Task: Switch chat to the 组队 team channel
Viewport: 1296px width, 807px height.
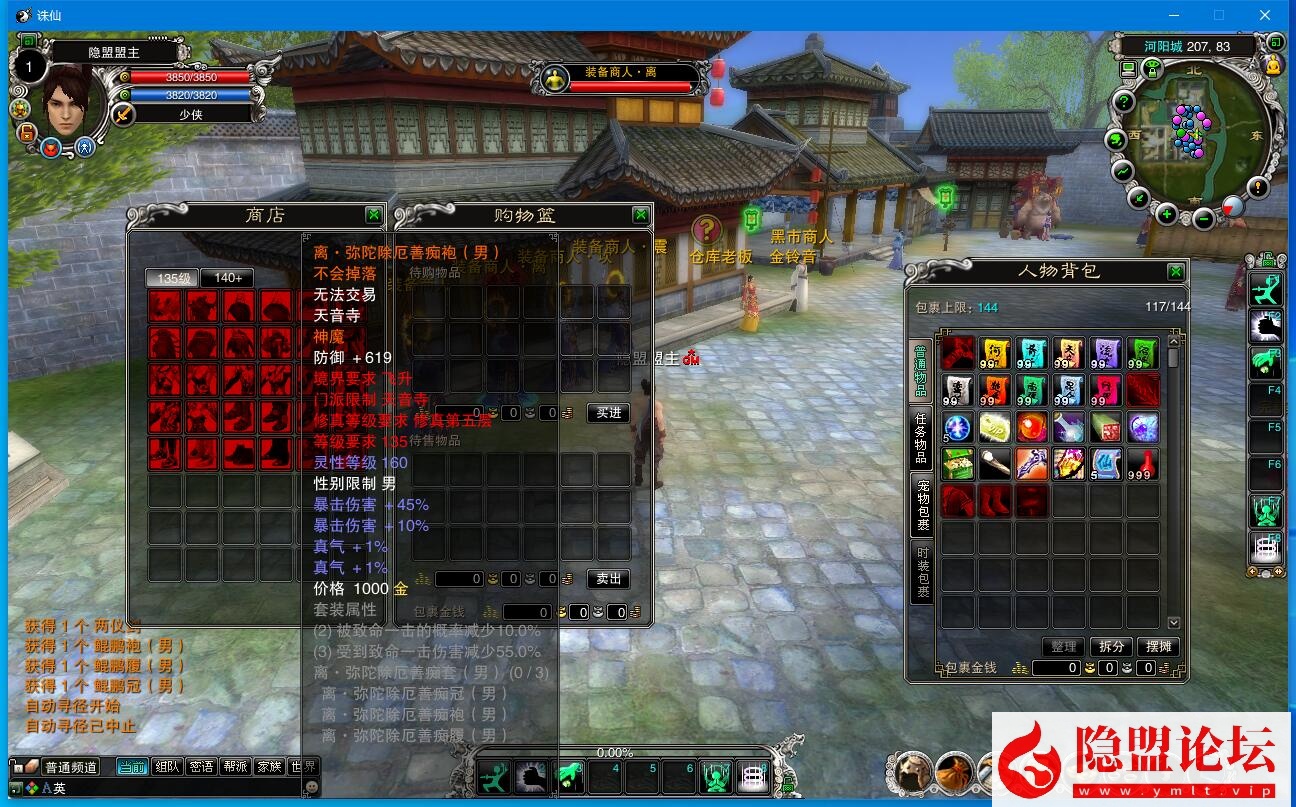Action: [x=167, y=767]
